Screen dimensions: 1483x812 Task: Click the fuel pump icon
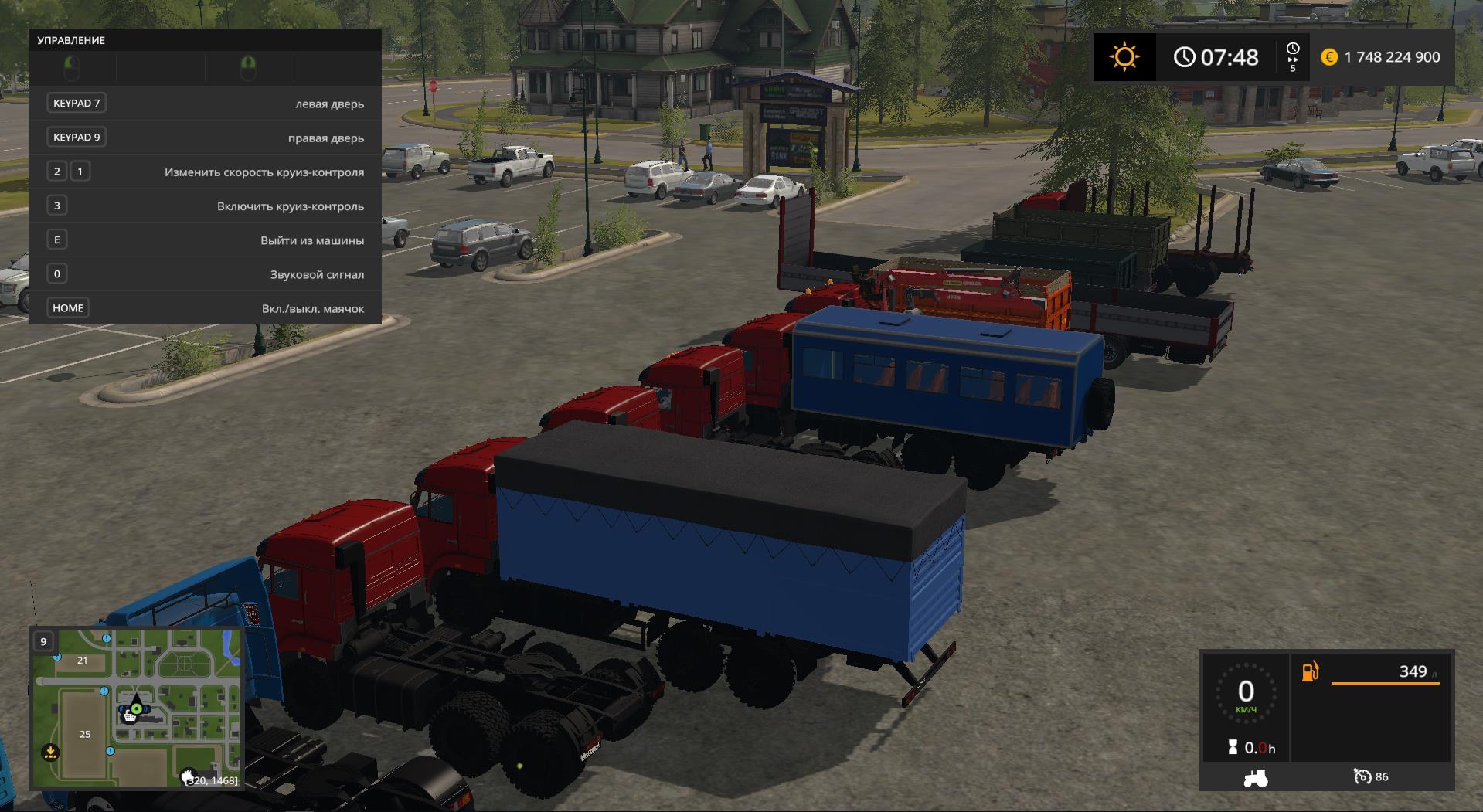point(1311,671)
